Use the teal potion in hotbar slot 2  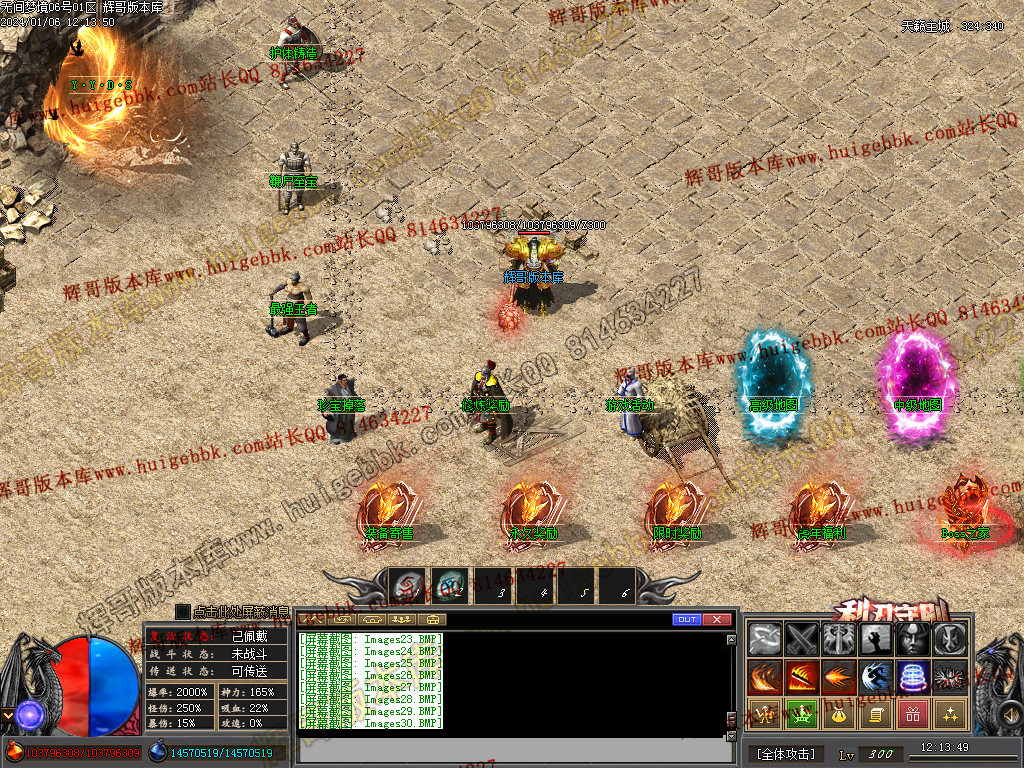[450, 587]
